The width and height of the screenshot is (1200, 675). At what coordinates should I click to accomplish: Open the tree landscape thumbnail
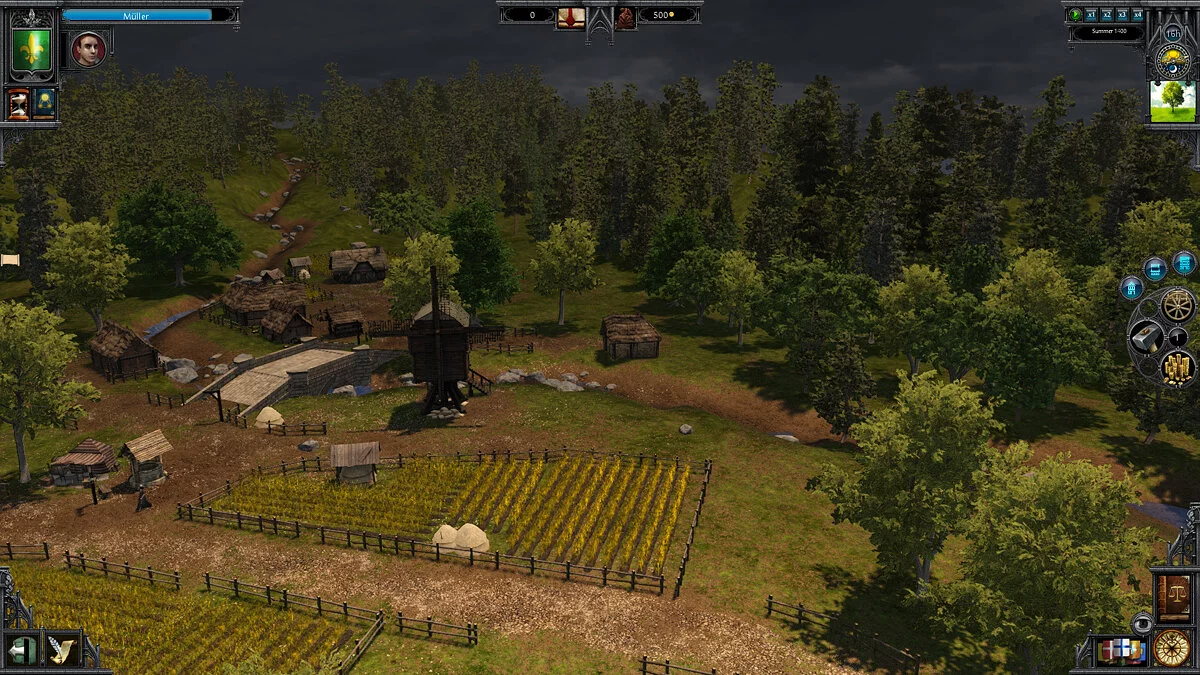point(1172,102)
